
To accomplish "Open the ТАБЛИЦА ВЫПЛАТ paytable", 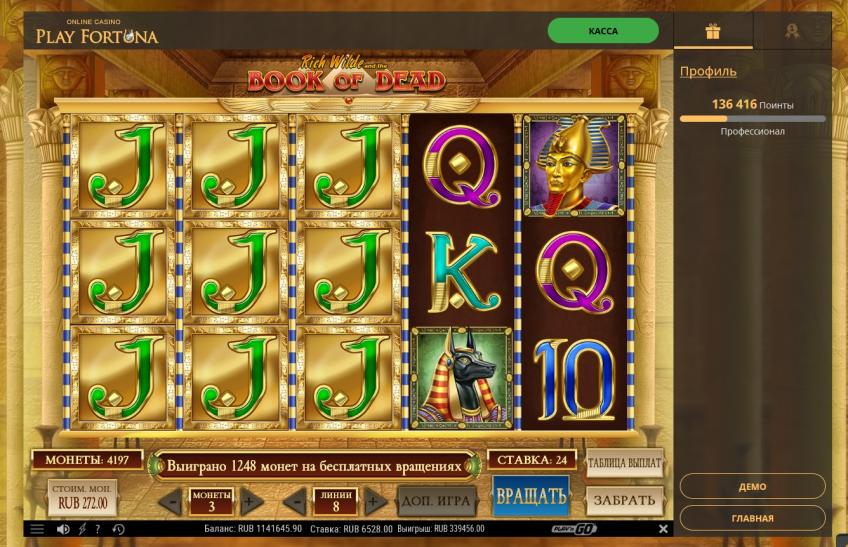I will point(625,462).
